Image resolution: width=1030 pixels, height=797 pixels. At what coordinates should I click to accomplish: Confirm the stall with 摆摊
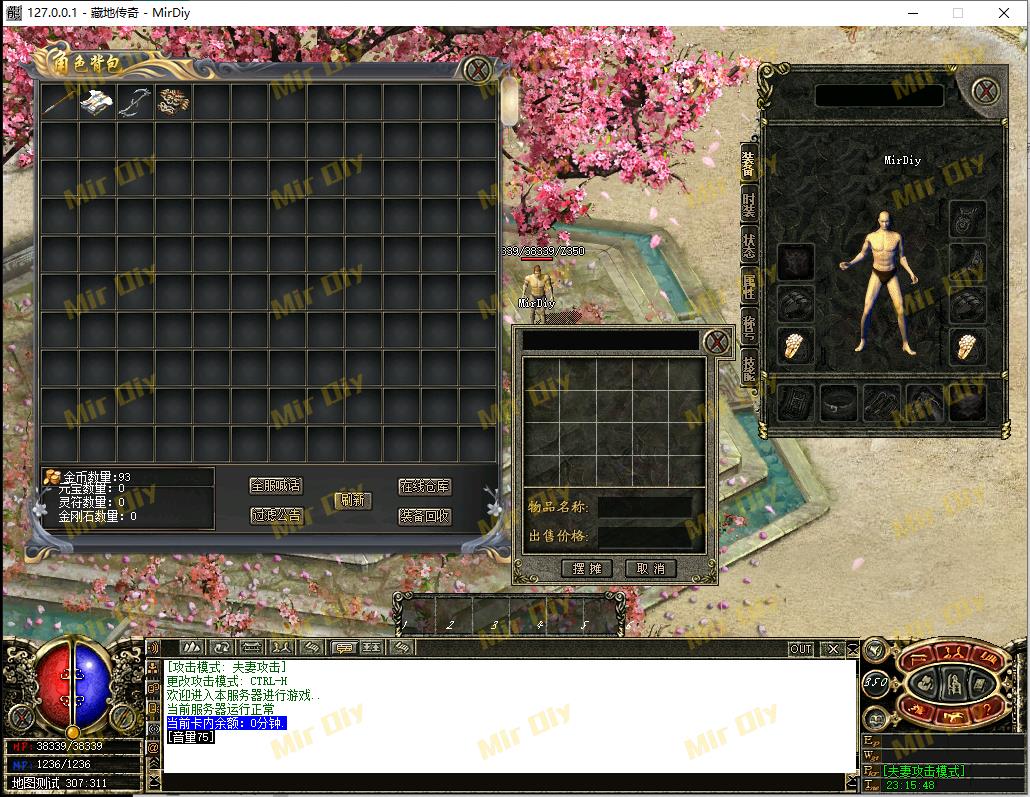tap(587, 568)
